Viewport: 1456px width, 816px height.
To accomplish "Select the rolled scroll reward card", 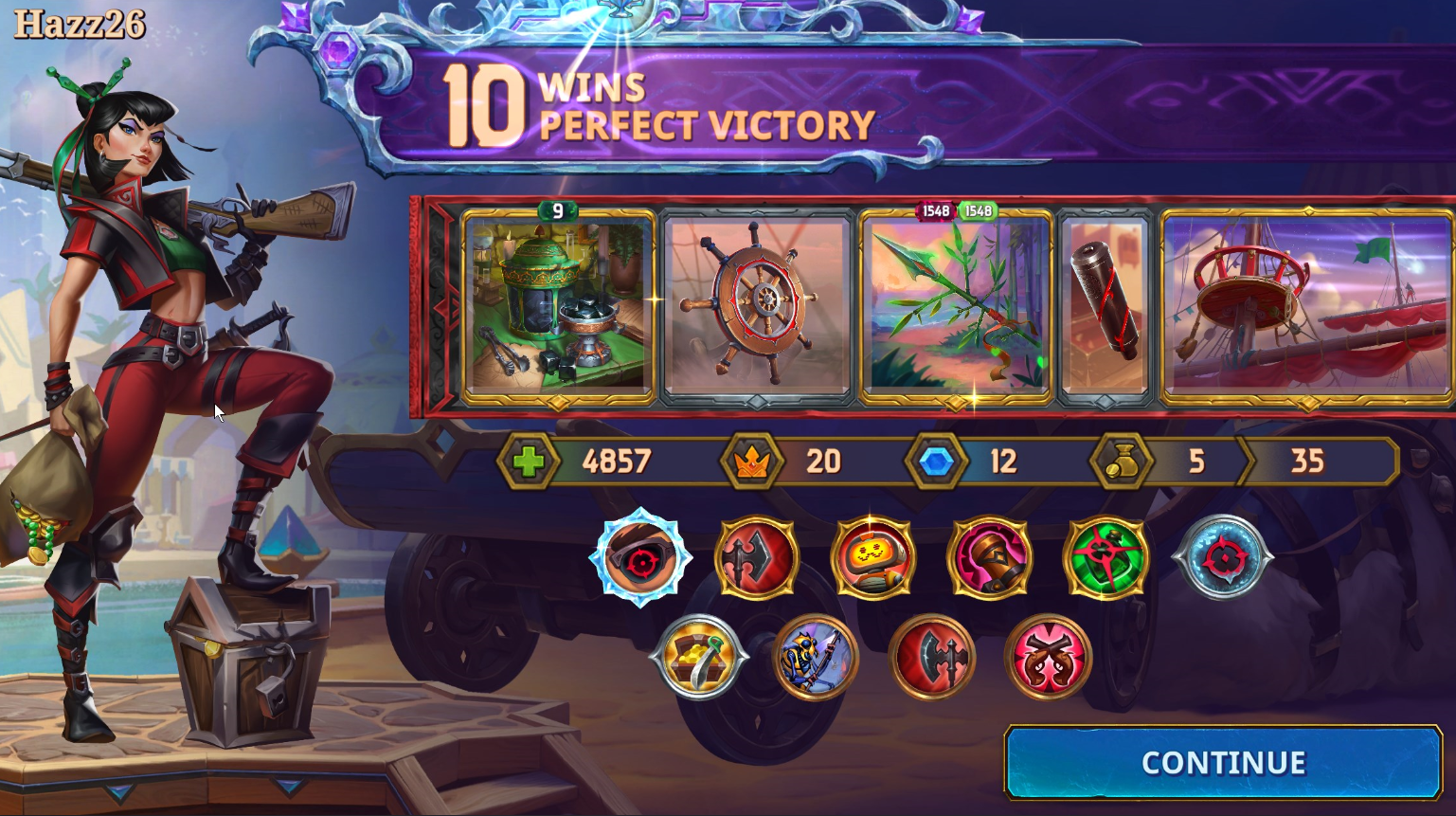I will point(1105,303).
